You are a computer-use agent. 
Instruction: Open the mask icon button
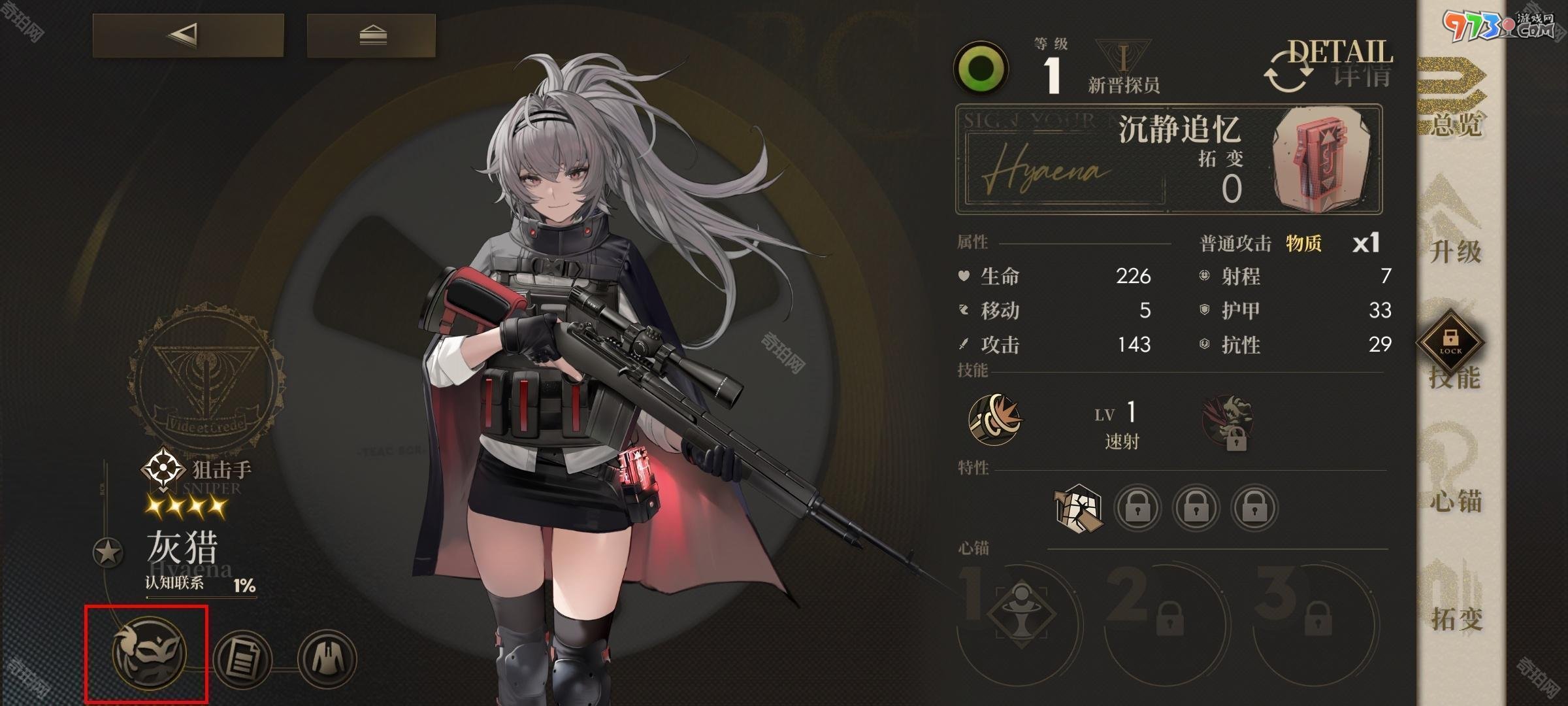149,654
